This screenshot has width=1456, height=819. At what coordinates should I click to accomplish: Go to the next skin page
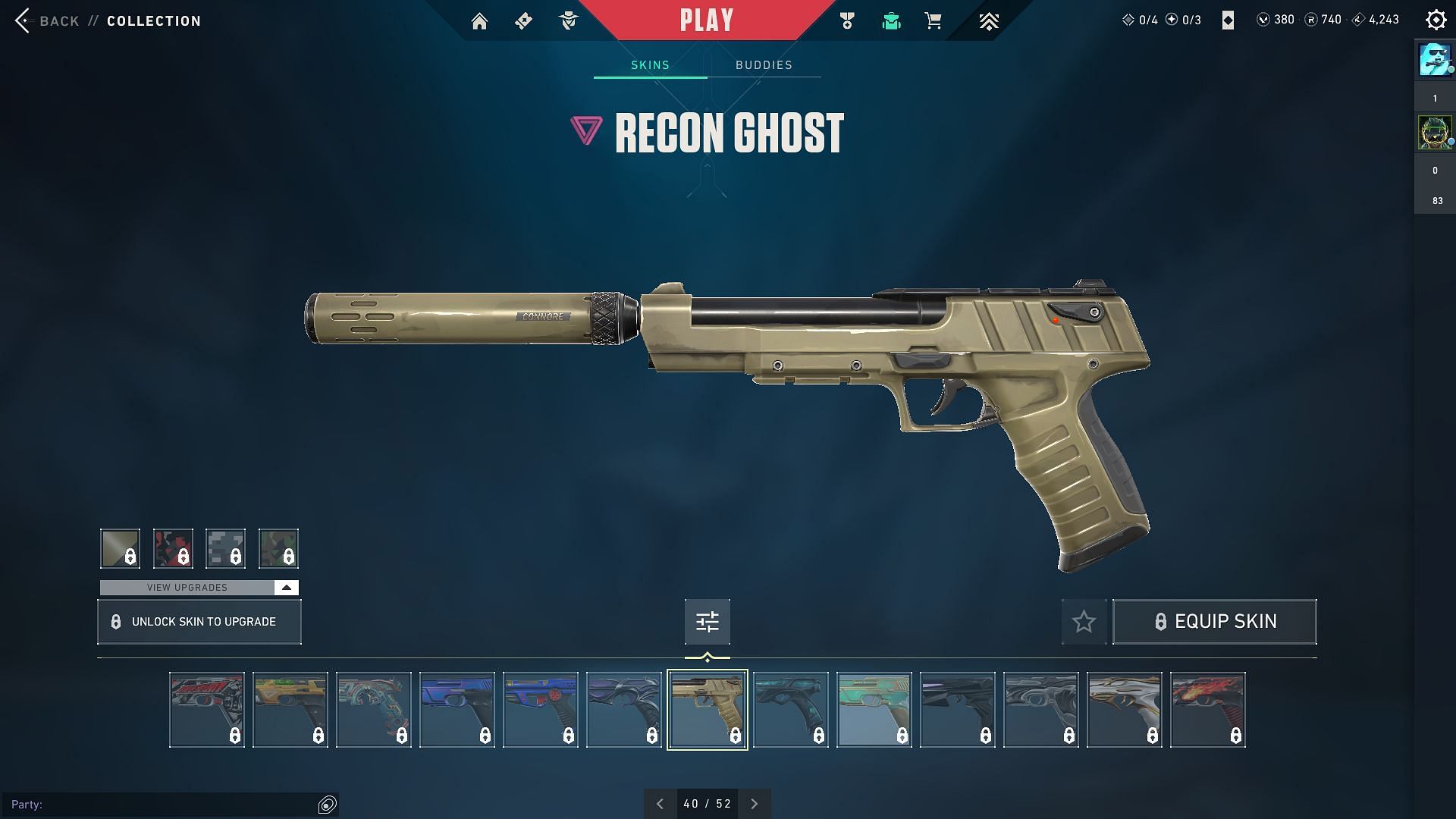pyautogui.click(x=754, y=804)
